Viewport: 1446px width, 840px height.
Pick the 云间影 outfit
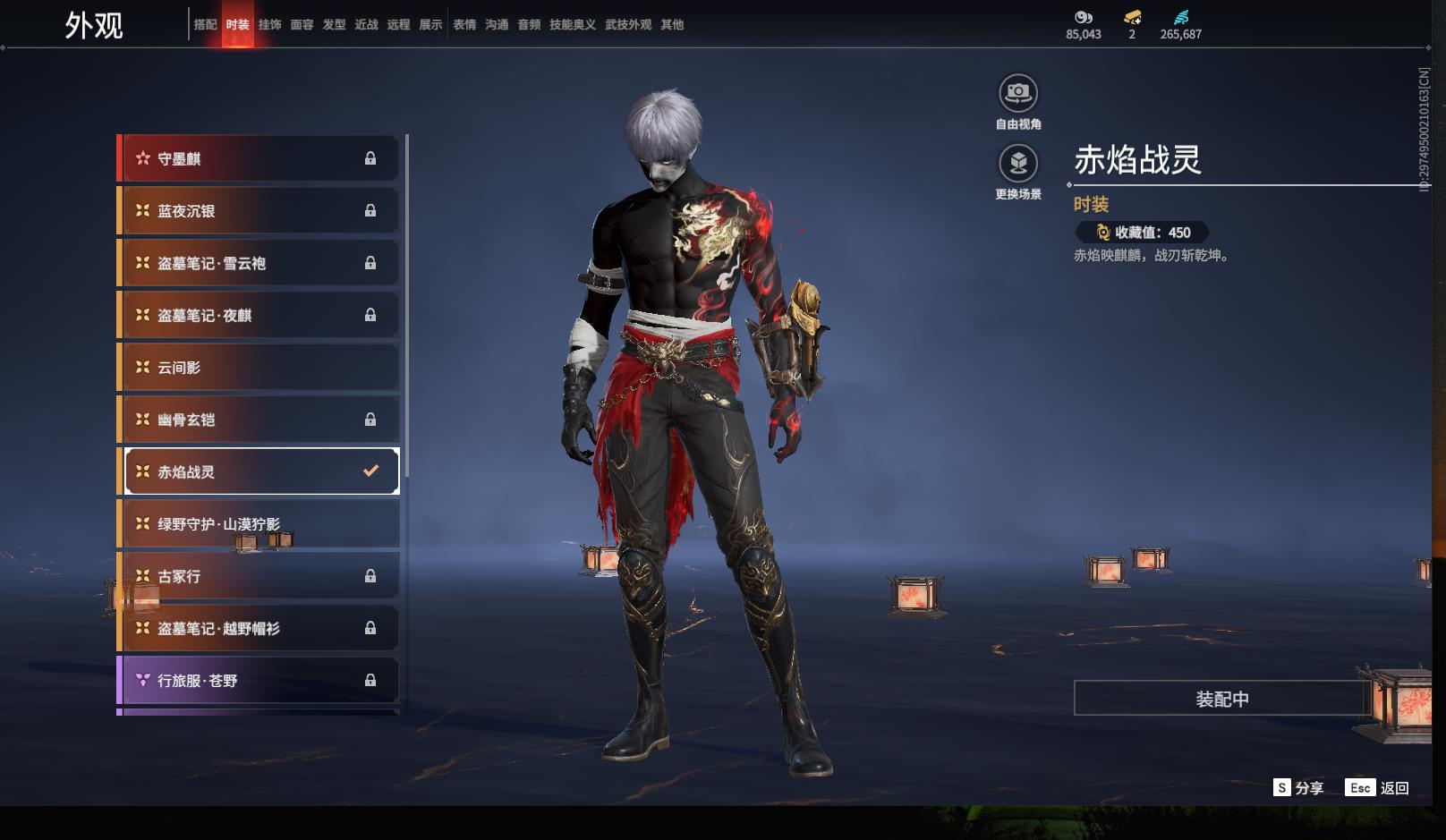tap(259, 368)
